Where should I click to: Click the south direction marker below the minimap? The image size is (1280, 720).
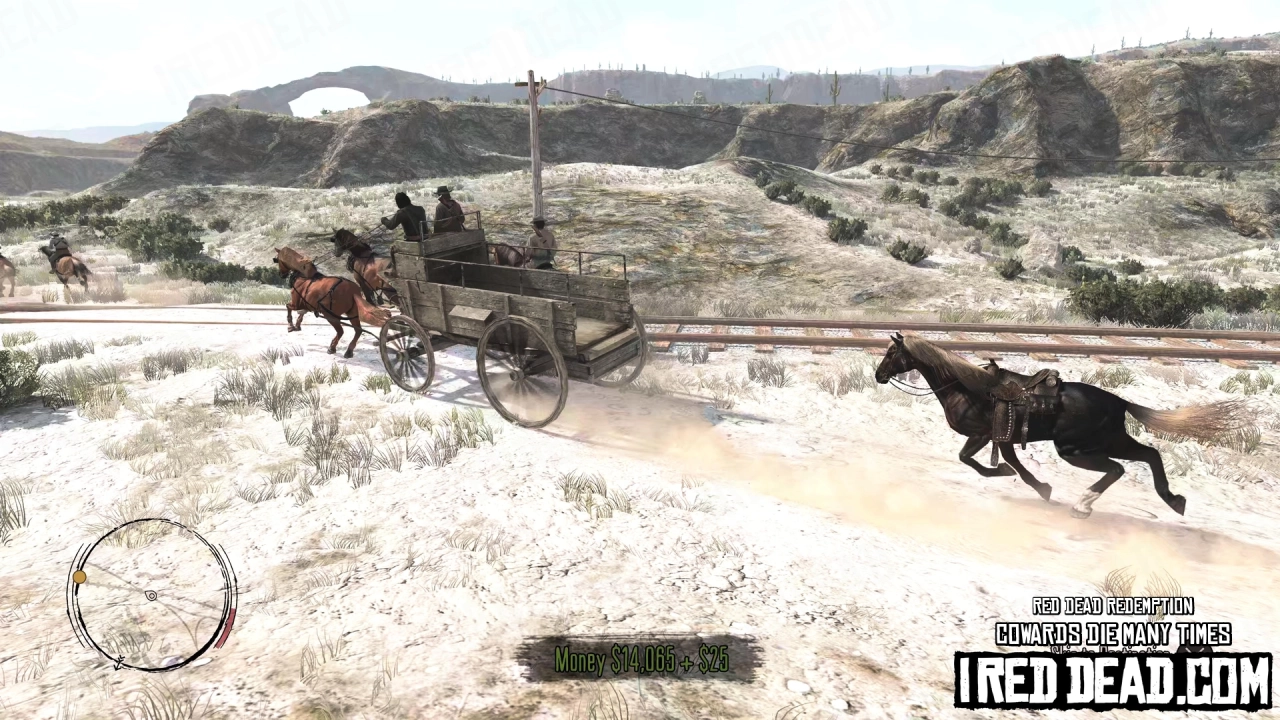(x=119, y=662)
